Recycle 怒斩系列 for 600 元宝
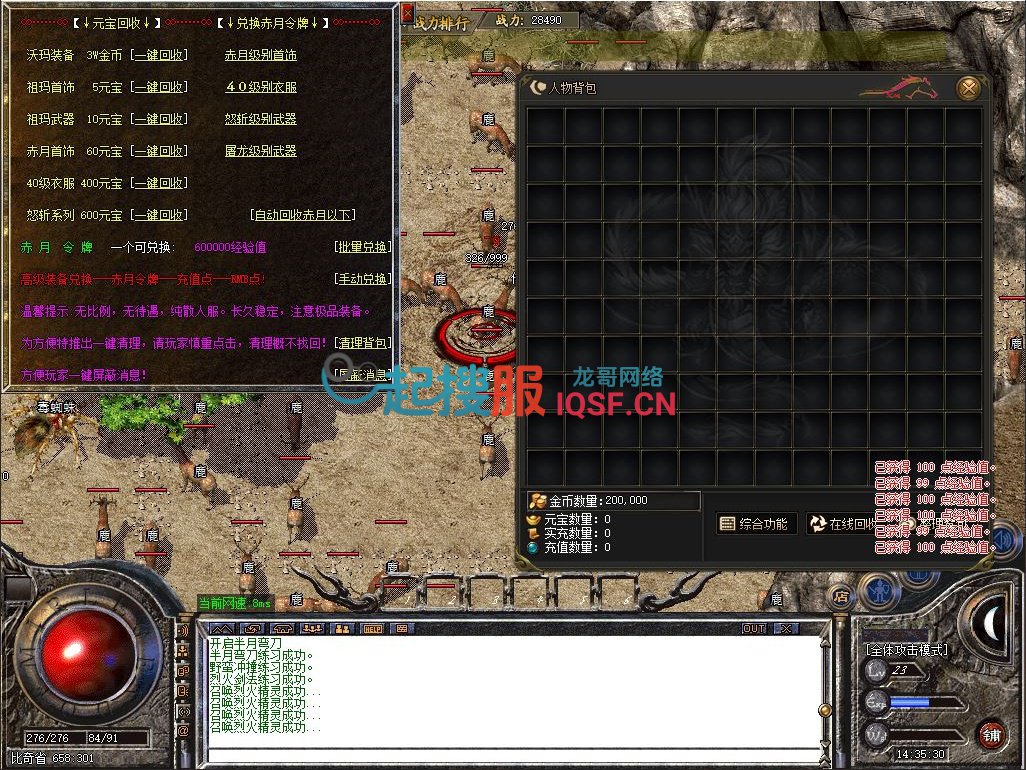This screenshot has width=1026, height=770. (159, 215)
